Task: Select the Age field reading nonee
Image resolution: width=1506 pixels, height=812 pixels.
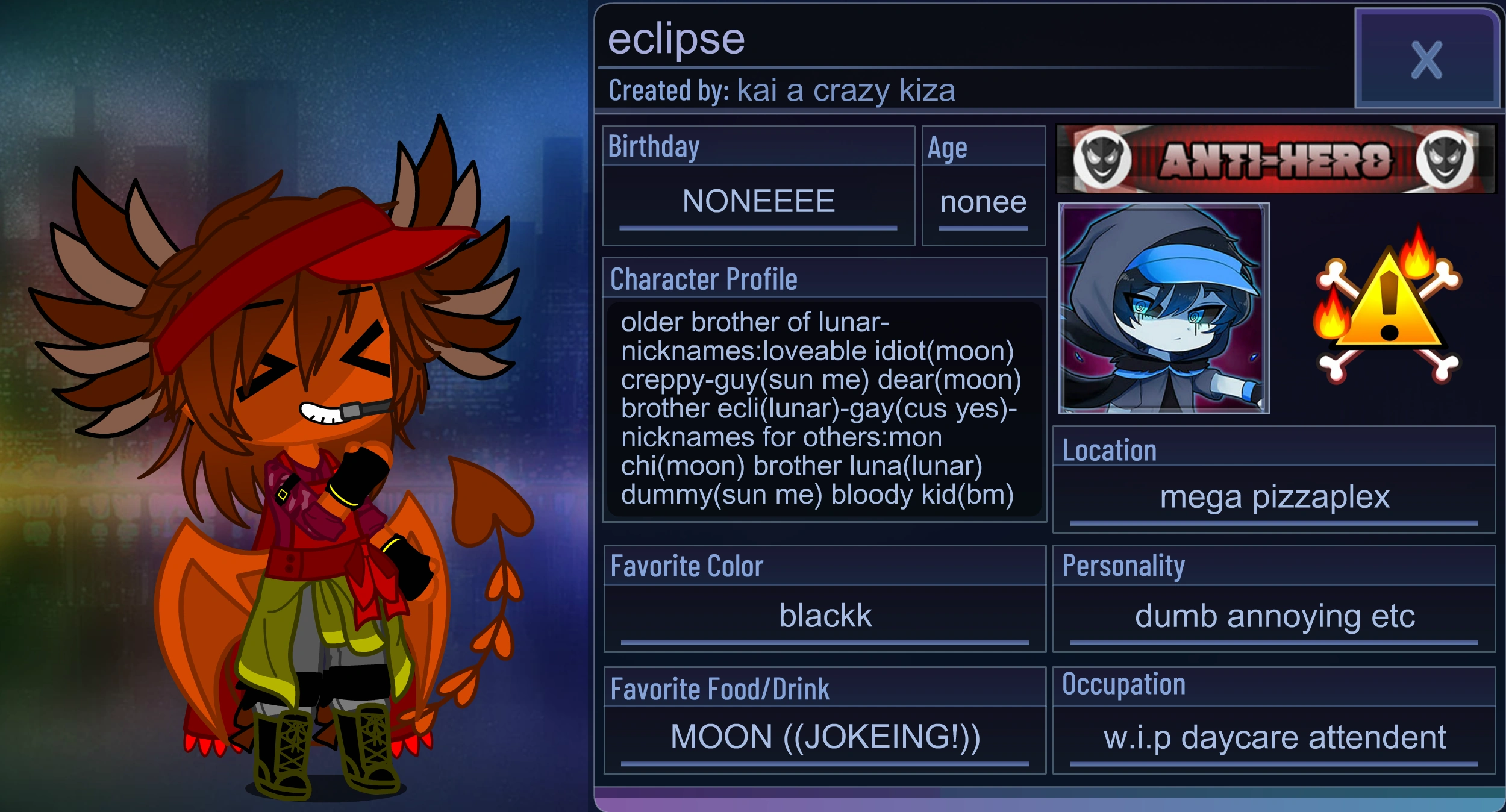Action: pos(983,203)
